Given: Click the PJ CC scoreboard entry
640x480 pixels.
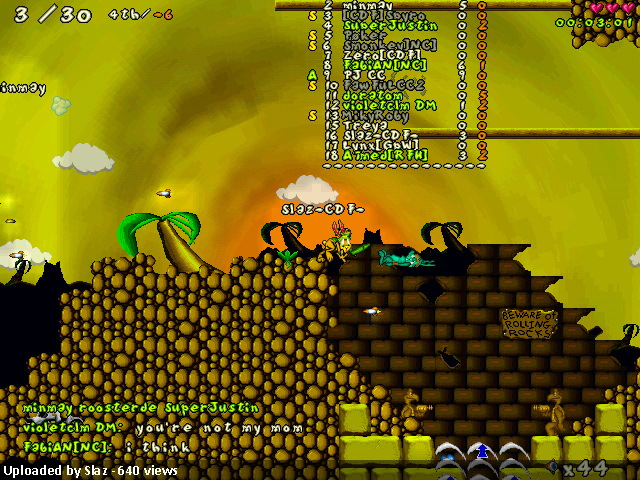Looking at the screenshot, I should [x=364, y=75].
